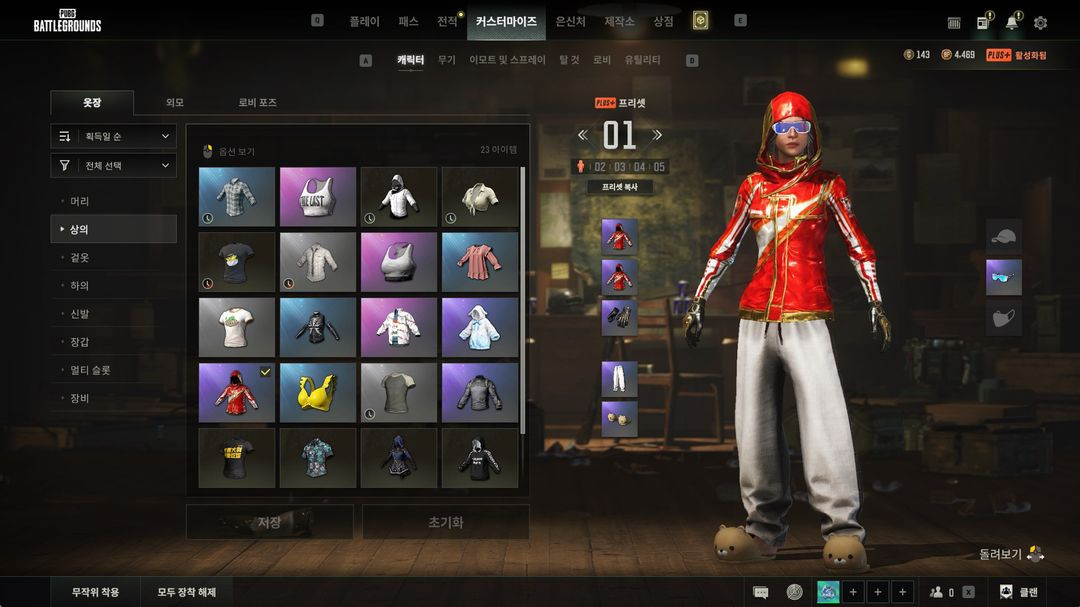The width and height of the screenshot is (1080, 607).
Task: Choose the plaid shirt item
Action: [x=236, y=196]
